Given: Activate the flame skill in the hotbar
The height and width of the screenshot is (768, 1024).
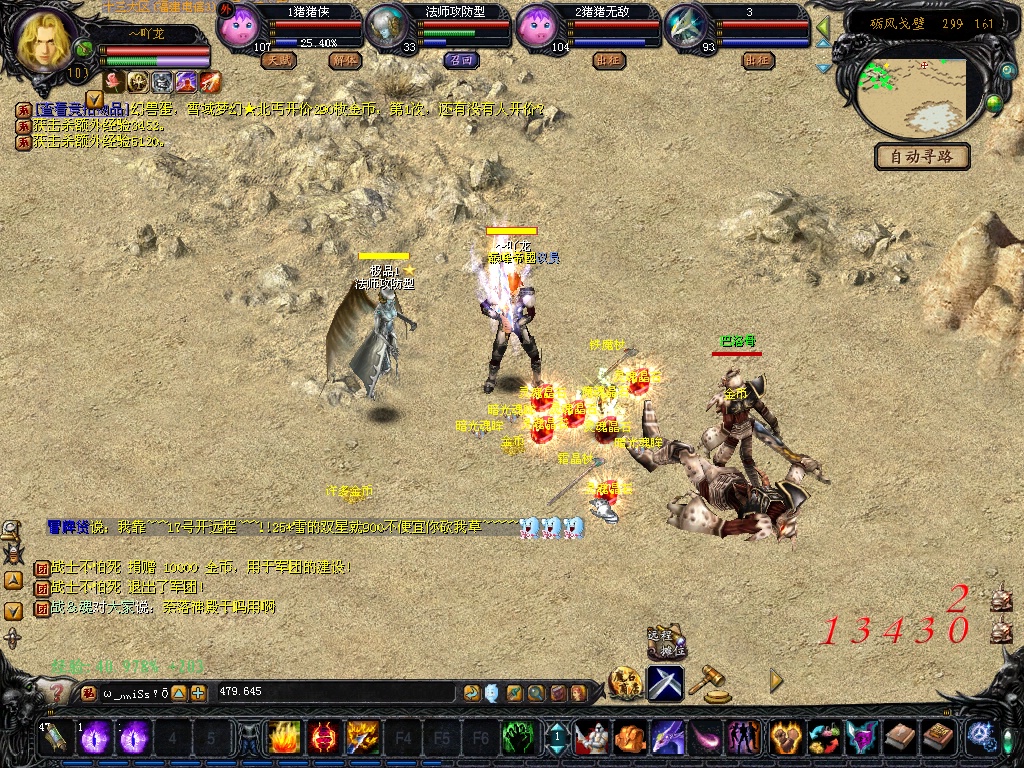Looking at the screenshot, I should (x=284, y=738).
